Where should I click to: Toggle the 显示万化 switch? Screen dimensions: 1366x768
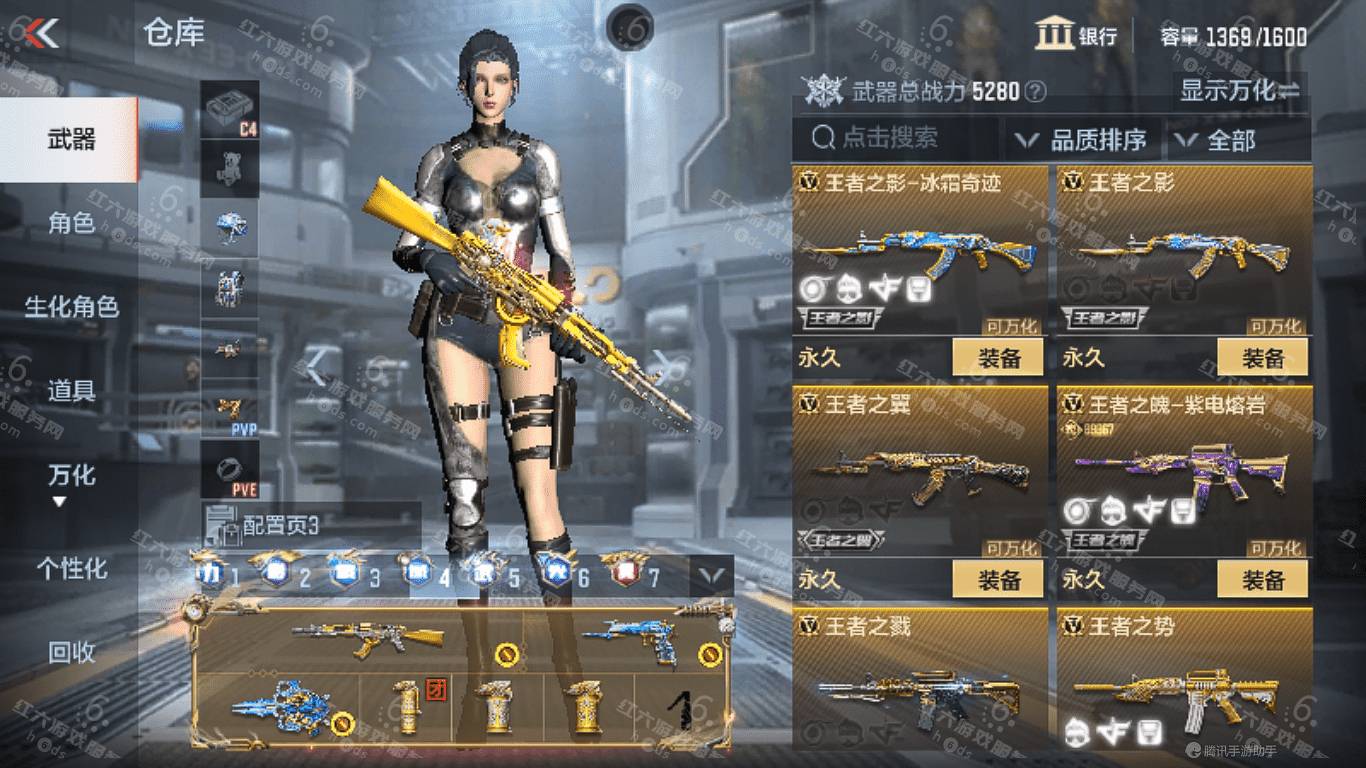tap(1240, 91)
